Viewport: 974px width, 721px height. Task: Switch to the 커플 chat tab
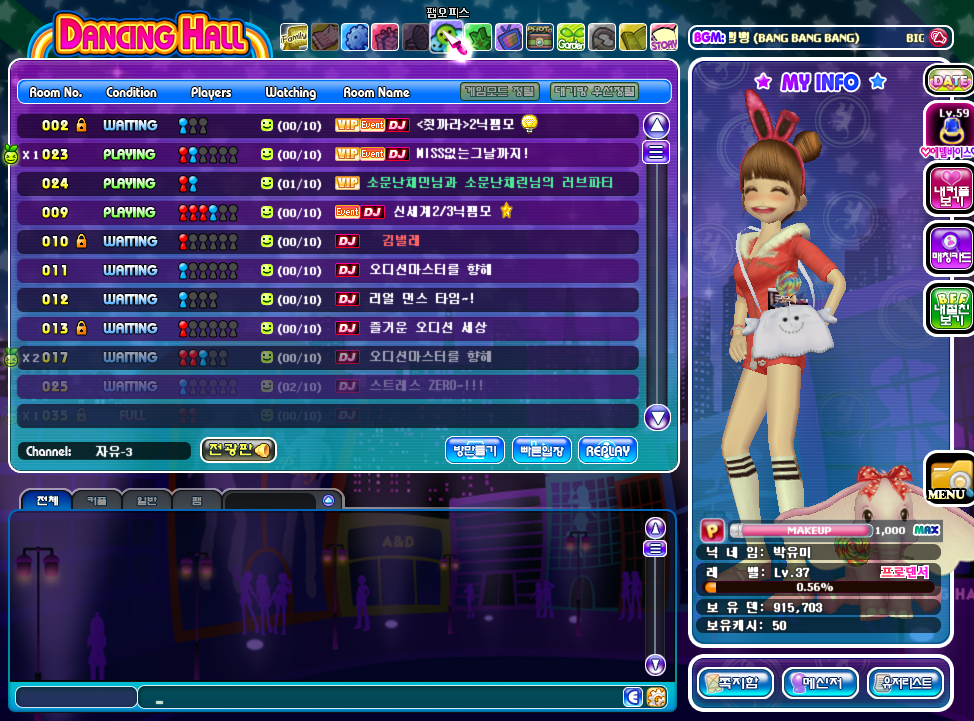(x=97, y=500)
